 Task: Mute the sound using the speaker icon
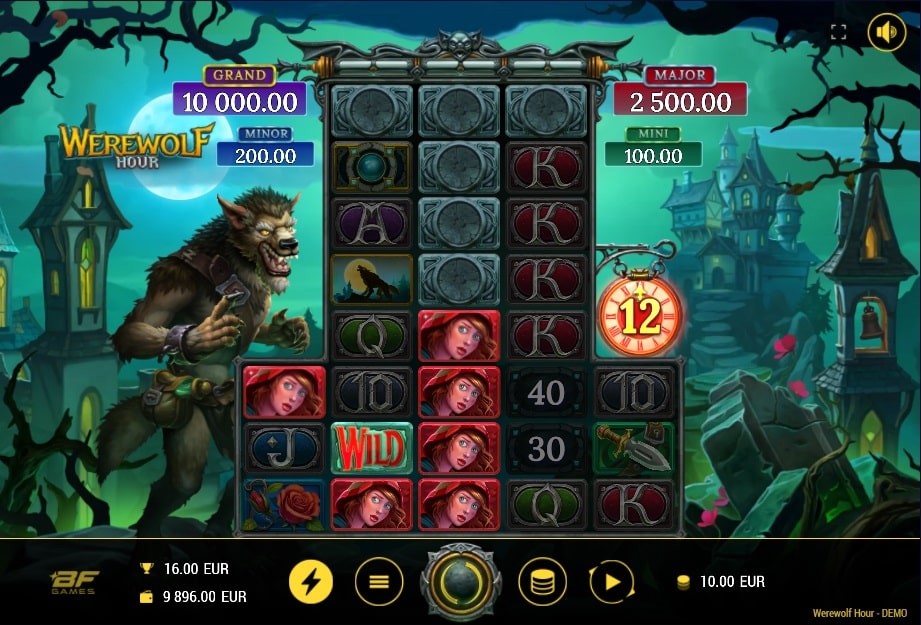coord(886,32)
